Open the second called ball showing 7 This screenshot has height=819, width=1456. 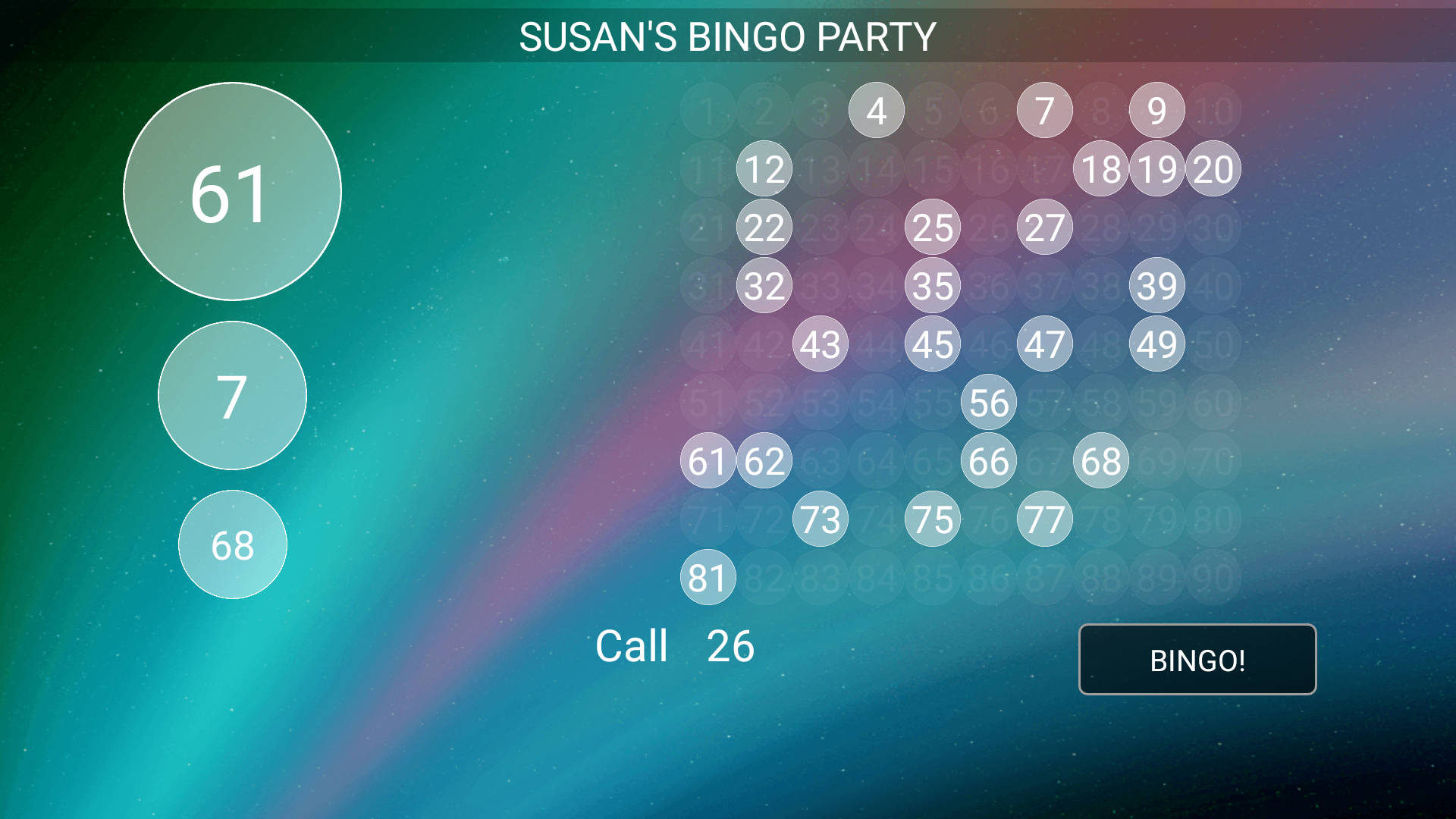coord(232,396)
